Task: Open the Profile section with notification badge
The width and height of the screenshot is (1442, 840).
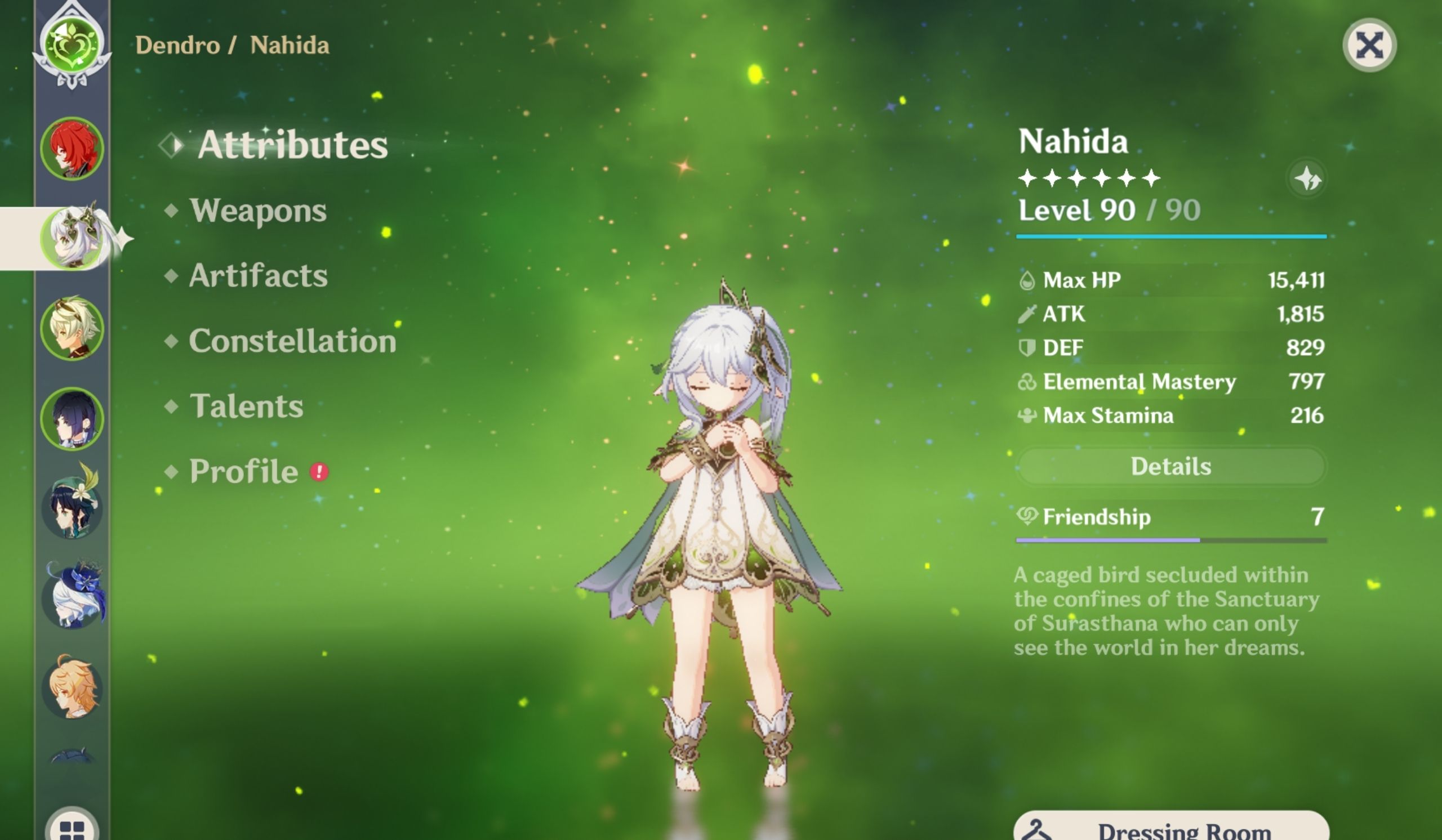Action: [x=243, y=471]
